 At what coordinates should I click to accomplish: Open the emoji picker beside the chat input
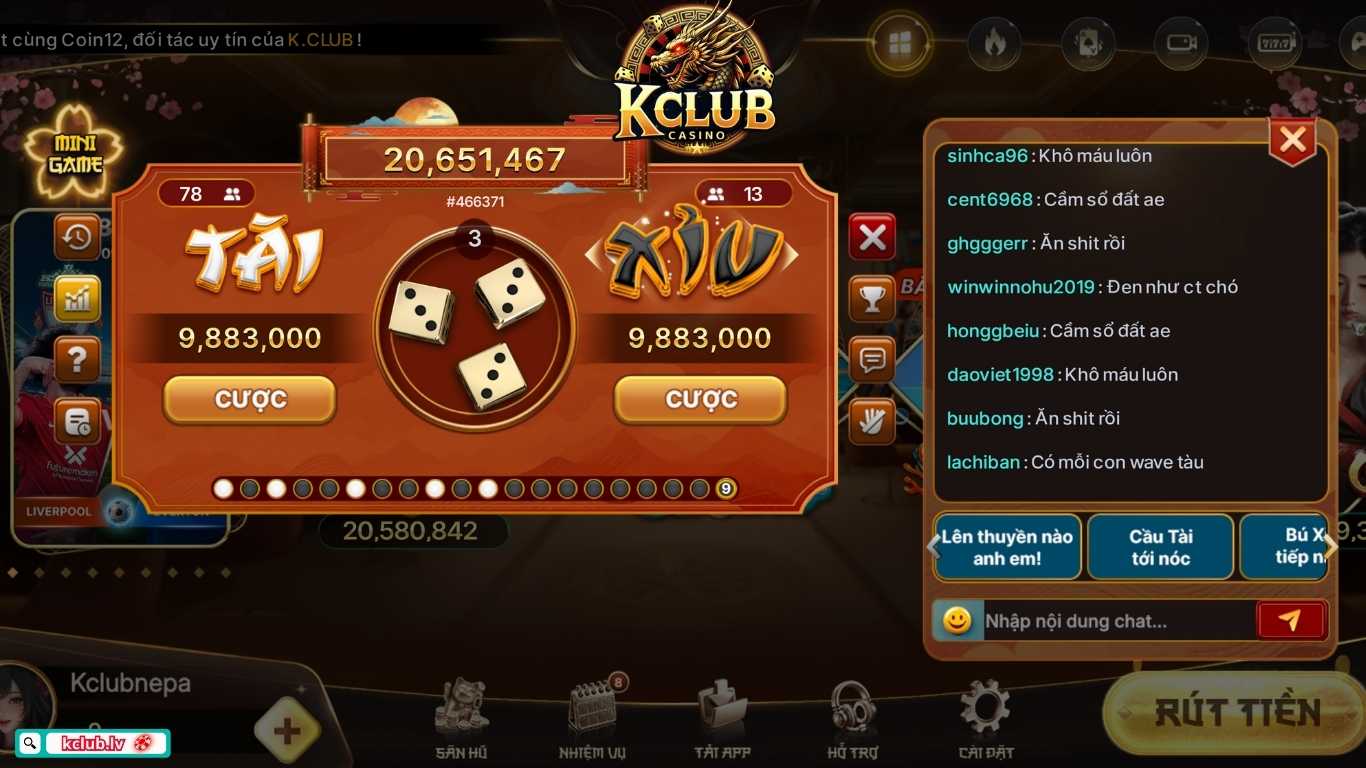(957, 620)
